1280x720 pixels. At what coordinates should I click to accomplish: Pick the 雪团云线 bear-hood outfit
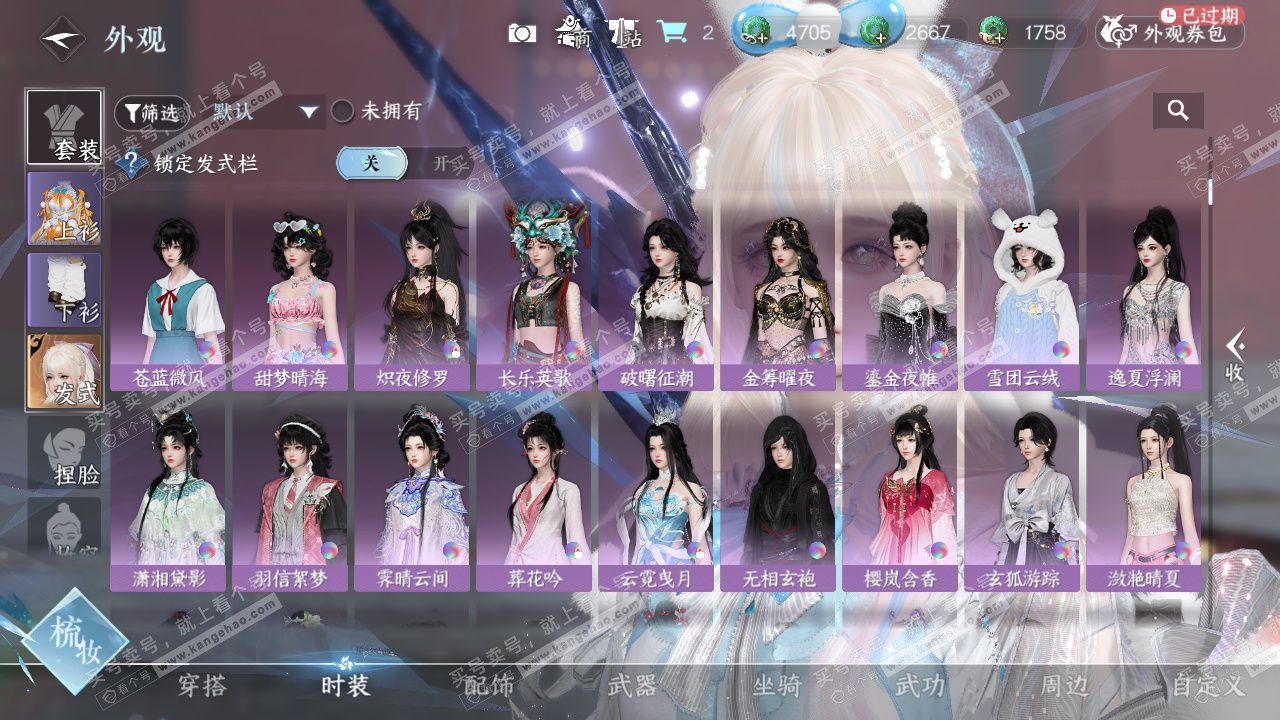click(x=1021, y=295)
